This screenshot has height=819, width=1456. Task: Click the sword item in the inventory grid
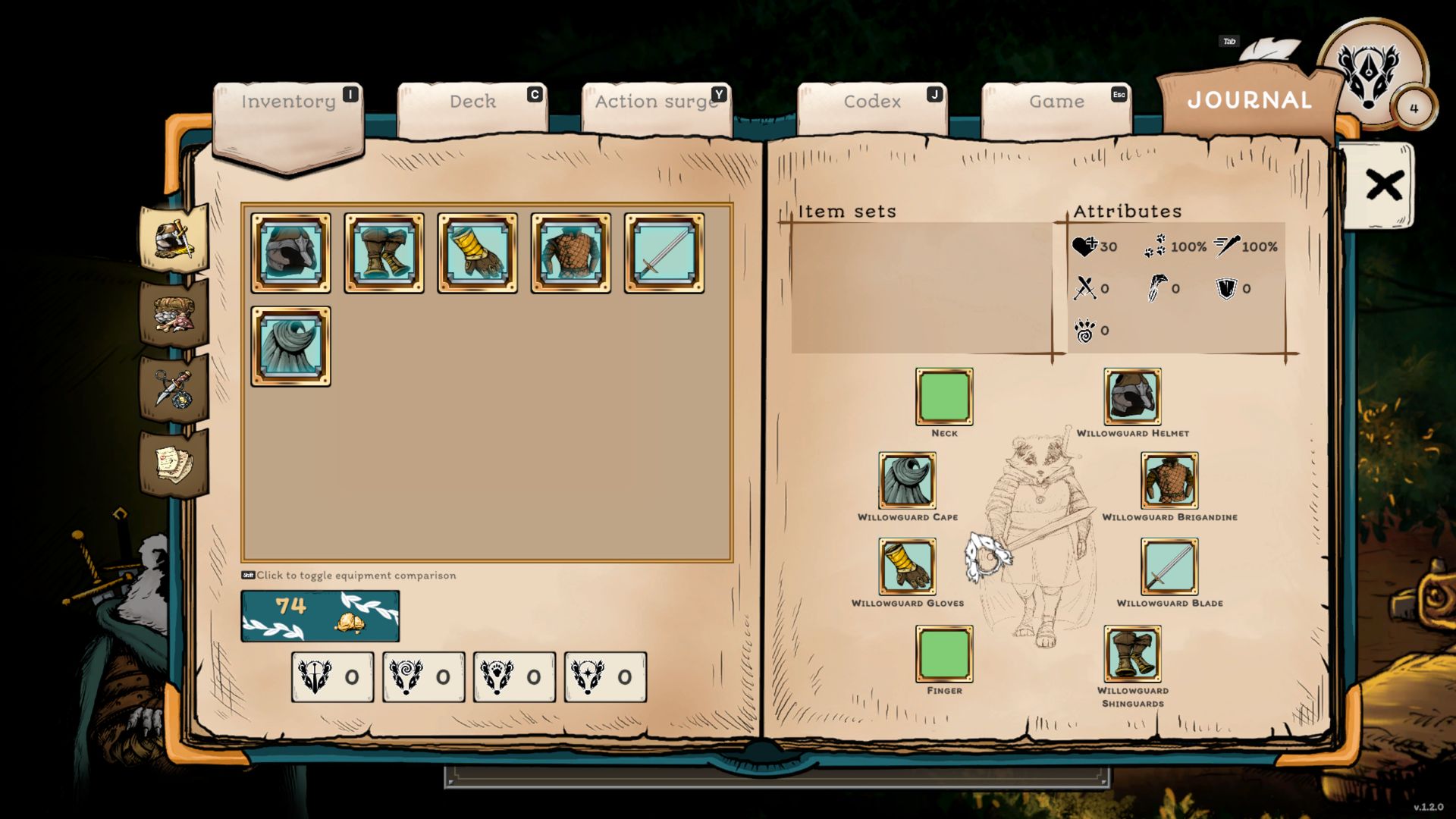coord(664,253)
